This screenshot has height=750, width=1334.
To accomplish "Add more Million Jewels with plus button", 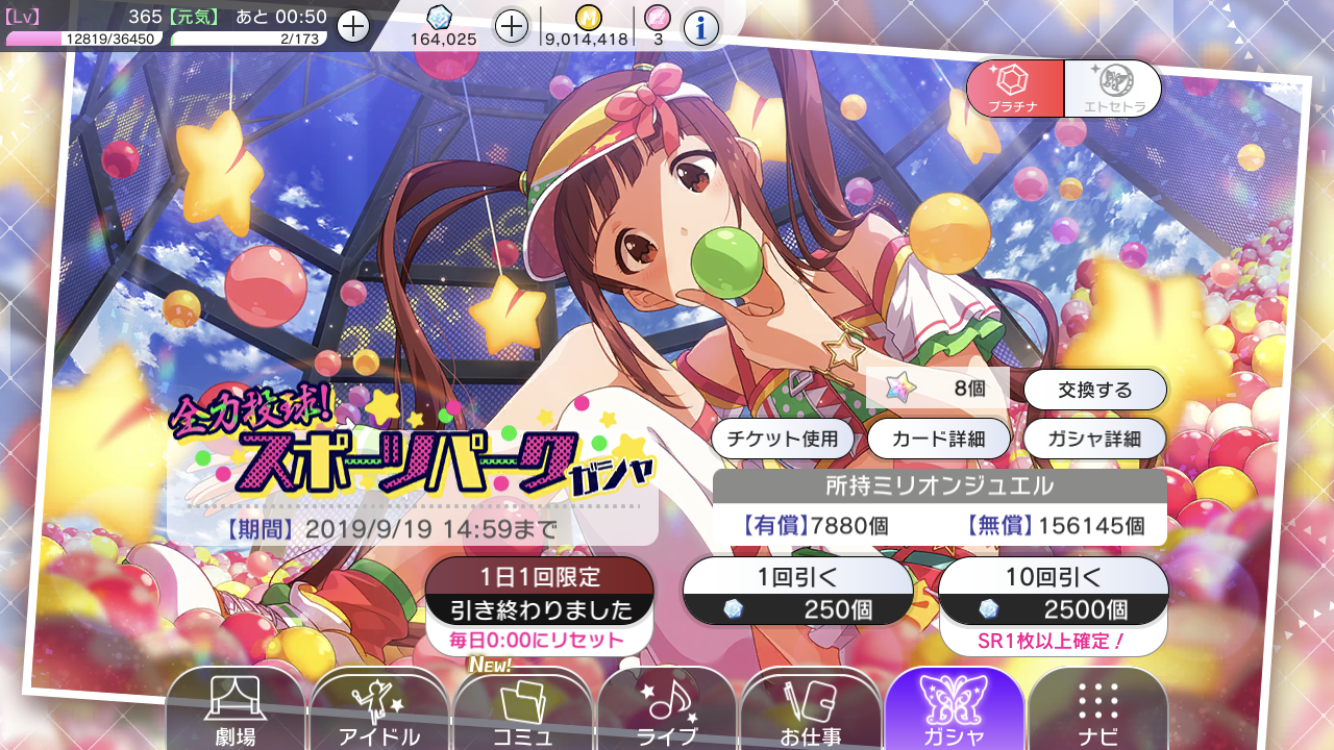I will (511, 26).
